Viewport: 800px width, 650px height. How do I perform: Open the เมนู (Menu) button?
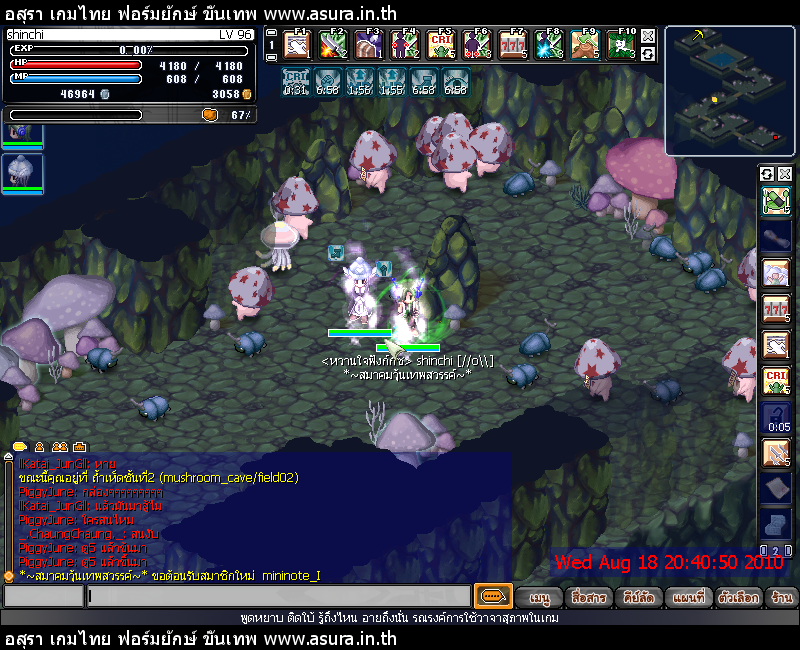[540, 597]
